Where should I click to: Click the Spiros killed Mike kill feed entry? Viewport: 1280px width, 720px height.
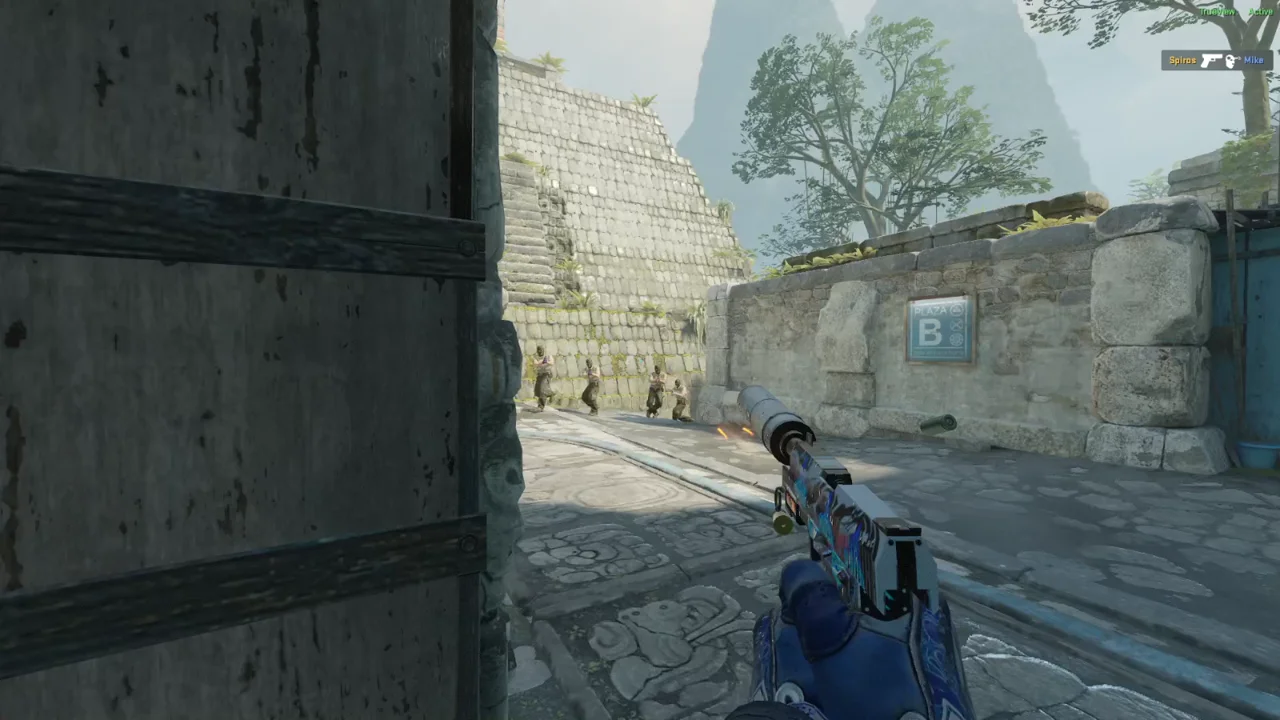click(x=1214, y=61)
